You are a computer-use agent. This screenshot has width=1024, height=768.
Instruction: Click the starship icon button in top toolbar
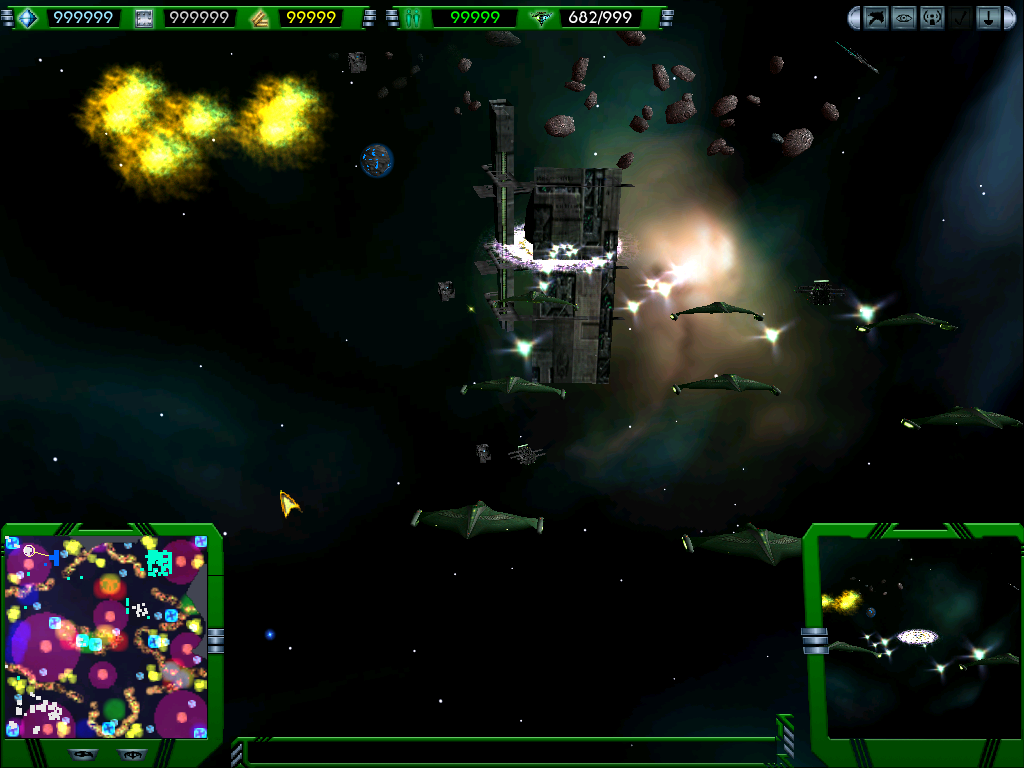[x=876, y=17]
